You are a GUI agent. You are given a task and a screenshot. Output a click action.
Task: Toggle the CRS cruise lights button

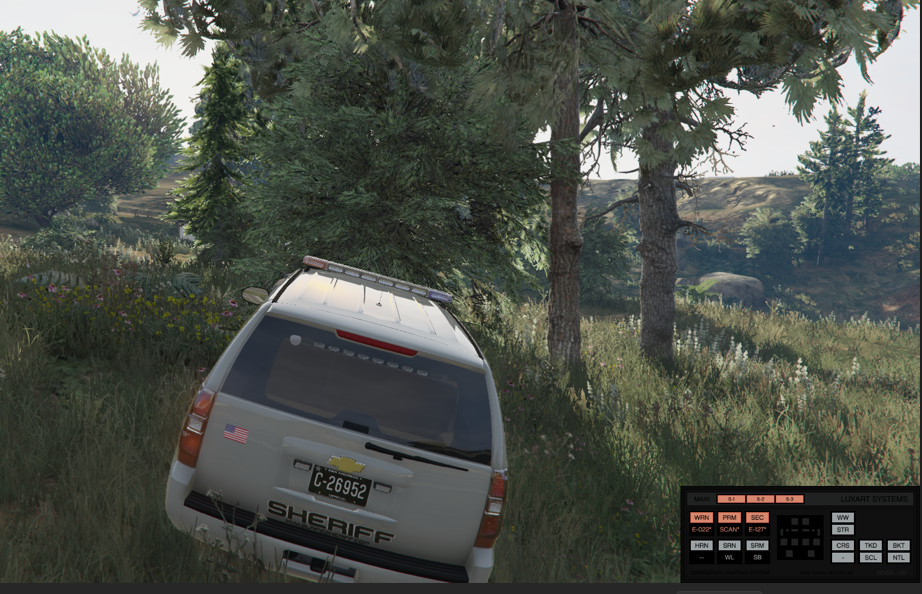pos(843,545)
